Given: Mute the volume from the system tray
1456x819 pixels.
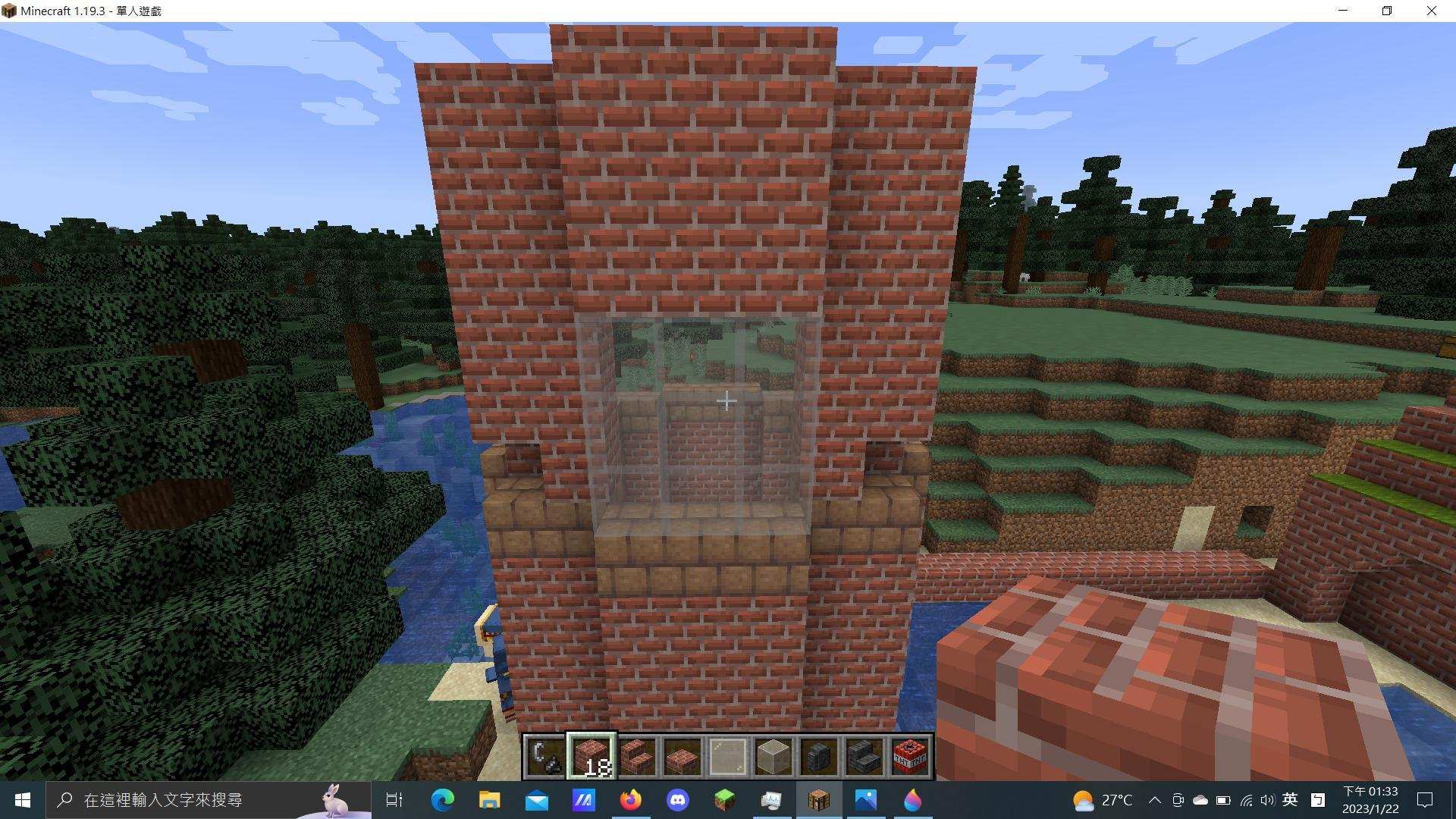Looking at the screenshot, I should [x=1268, y=802].
